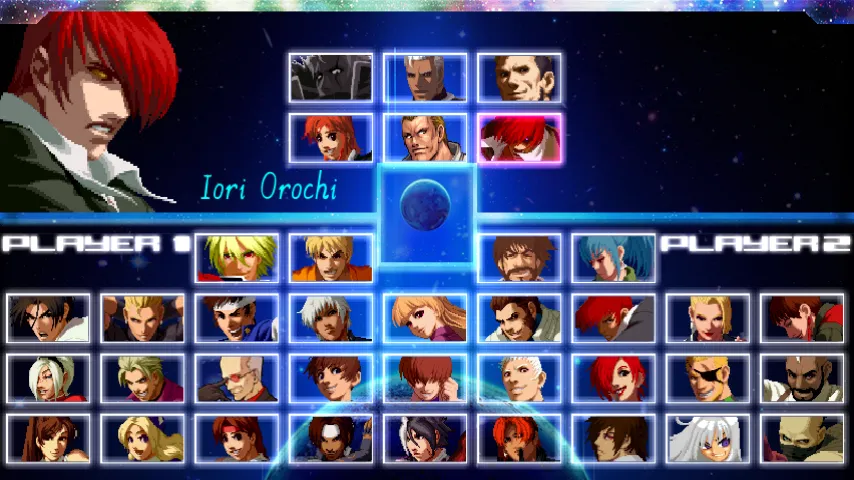Choose the long-haired blonde woman portrait

143,439
